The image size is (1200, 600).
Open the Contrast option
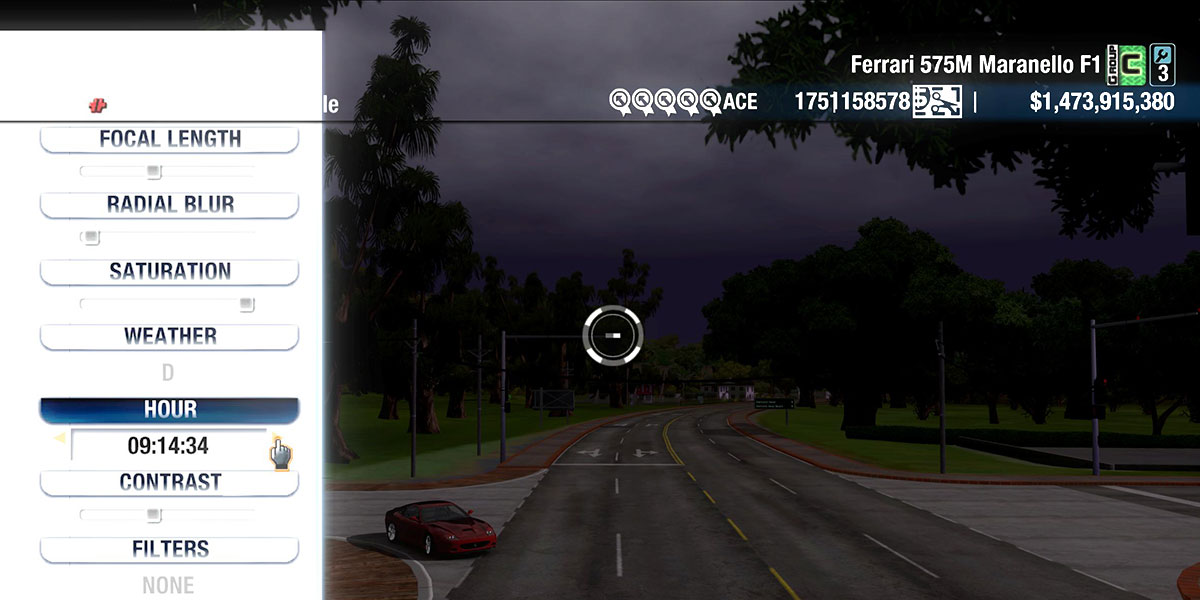coord(169,482)
